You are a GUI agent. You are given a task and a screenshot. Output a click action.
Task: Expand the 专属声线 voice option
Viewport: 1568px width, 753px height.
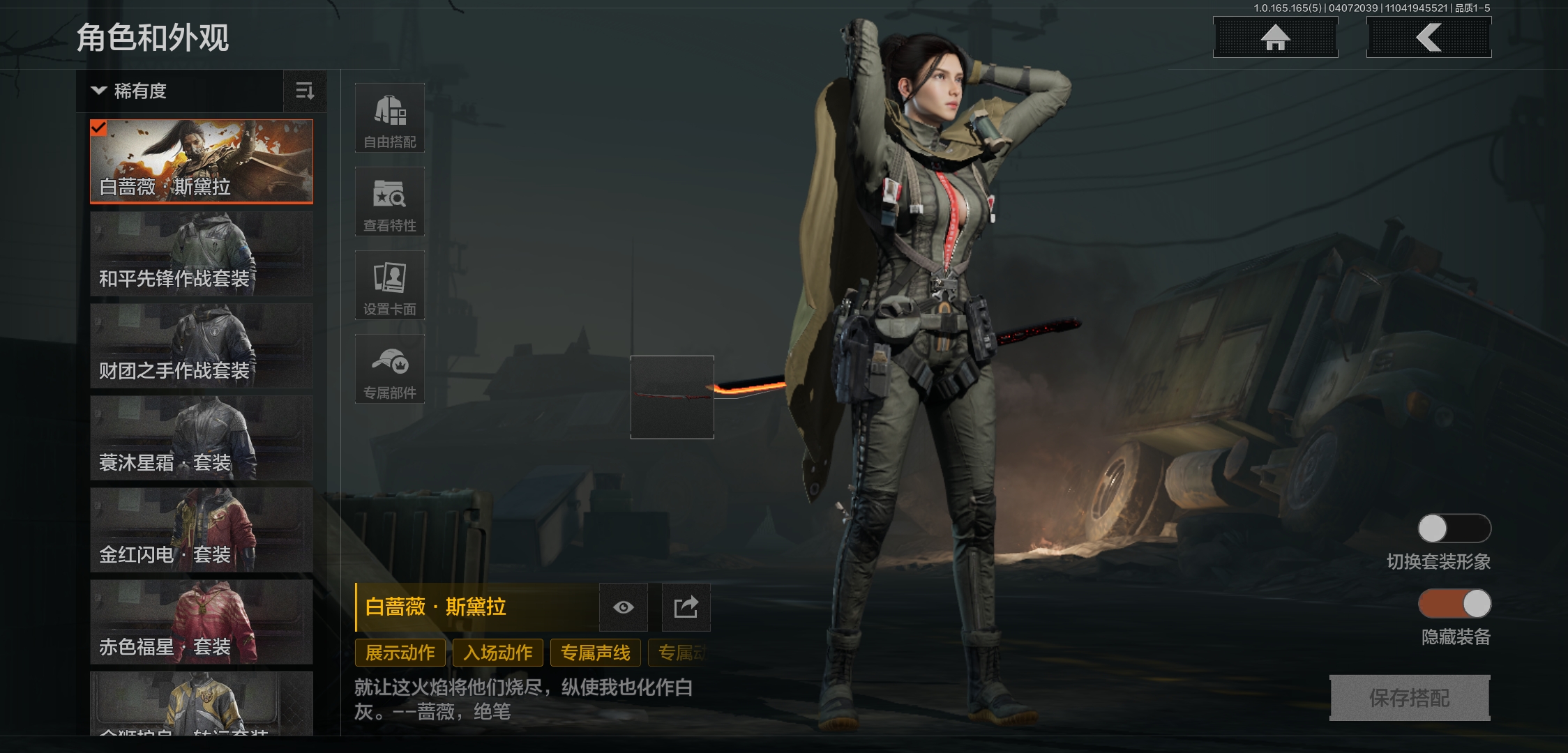(x=595, y=653)
